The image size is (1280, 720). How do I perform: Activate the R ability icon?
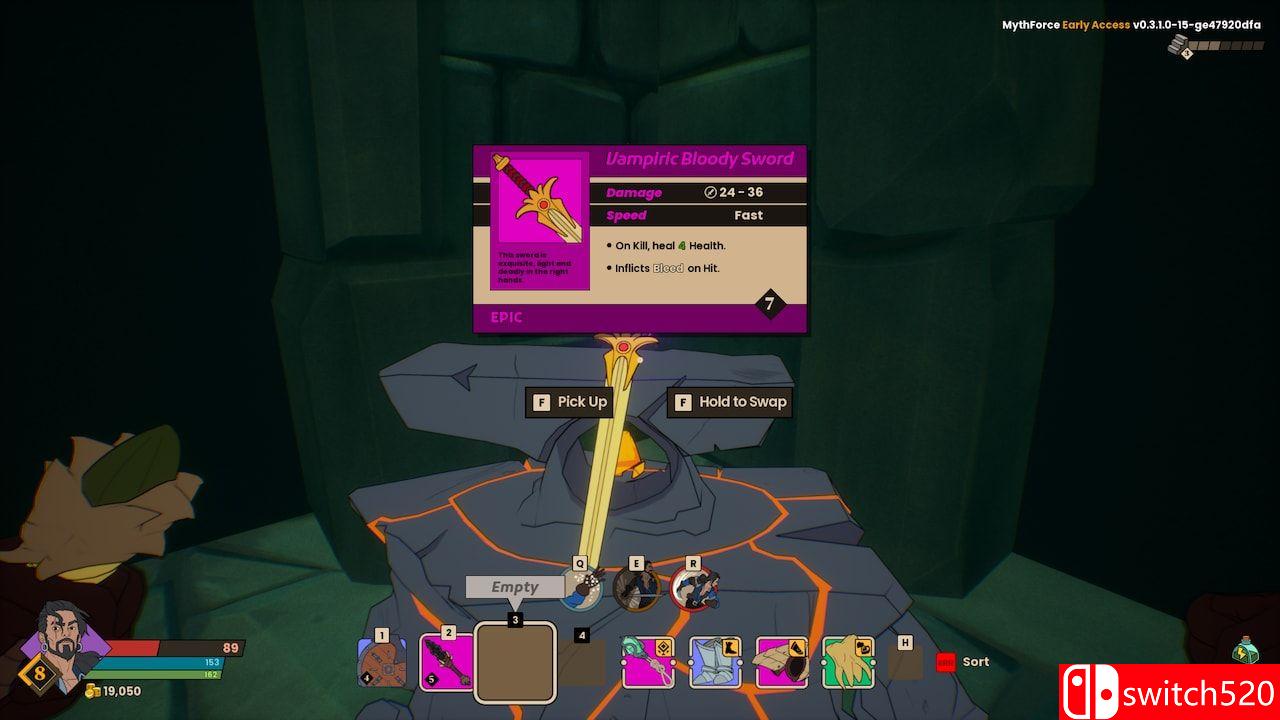692,588
